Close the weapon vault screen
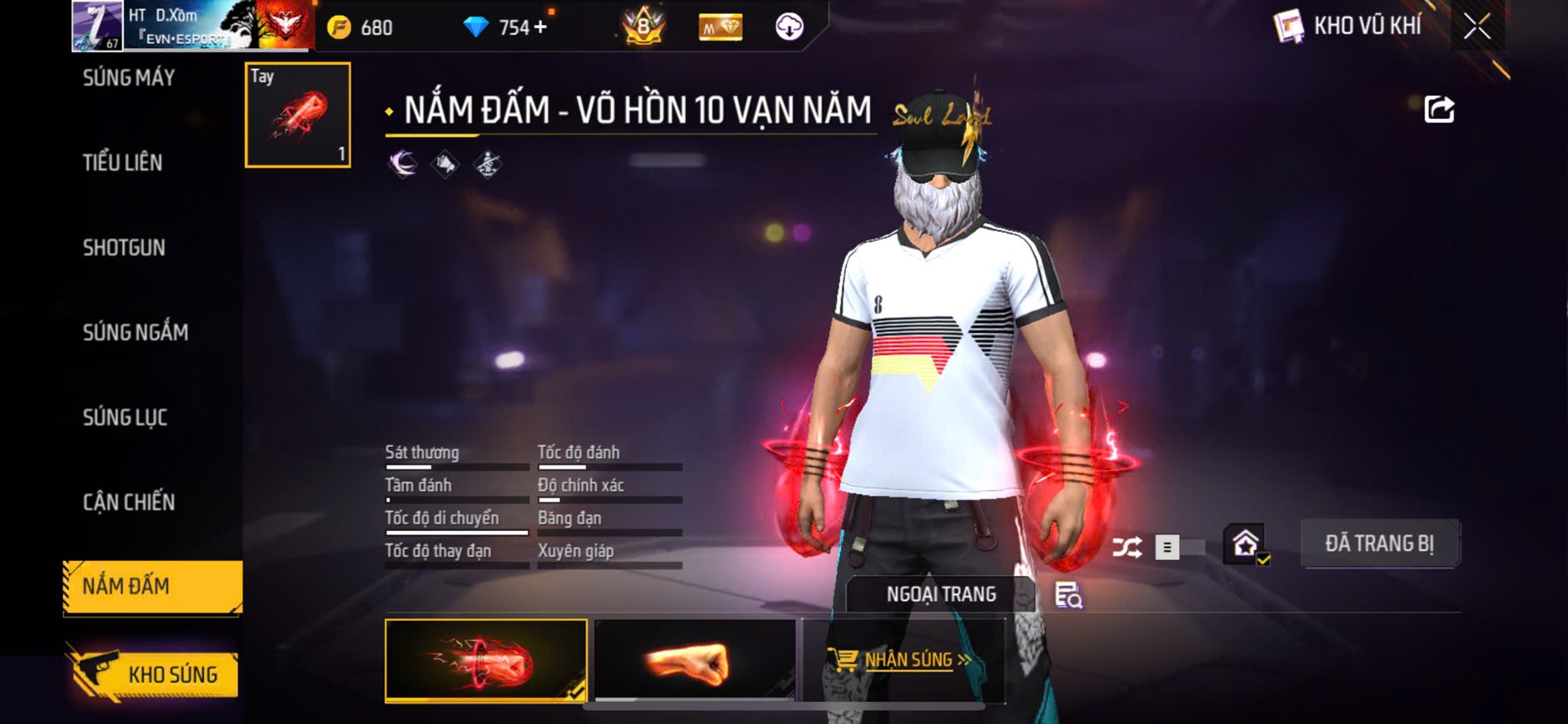Image resolution: width=1568 pixels, height=724 pixels. [x=1477, y=27]
